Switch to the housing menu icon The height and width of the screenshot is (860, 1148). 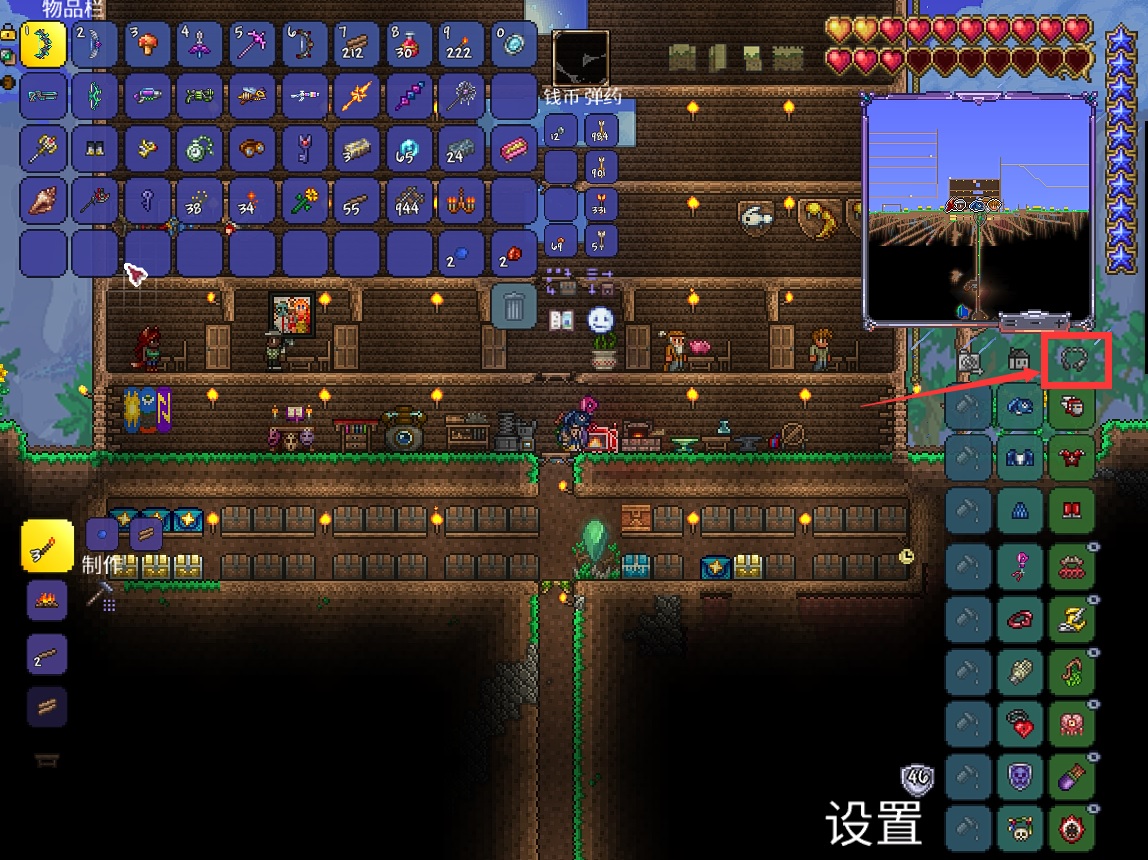point(1019,360)
